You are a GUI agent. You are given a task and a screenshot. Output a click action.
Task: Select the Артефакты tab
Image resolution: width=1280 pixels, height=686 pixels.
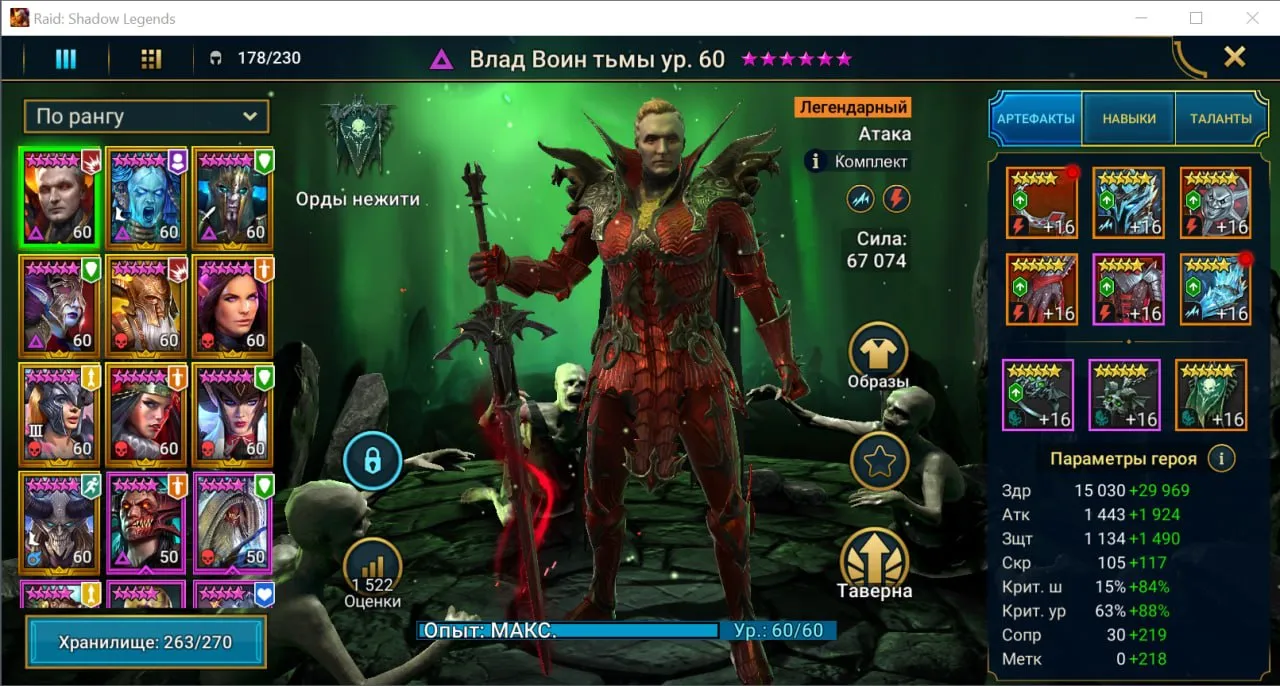click(x=1035, y=118)
